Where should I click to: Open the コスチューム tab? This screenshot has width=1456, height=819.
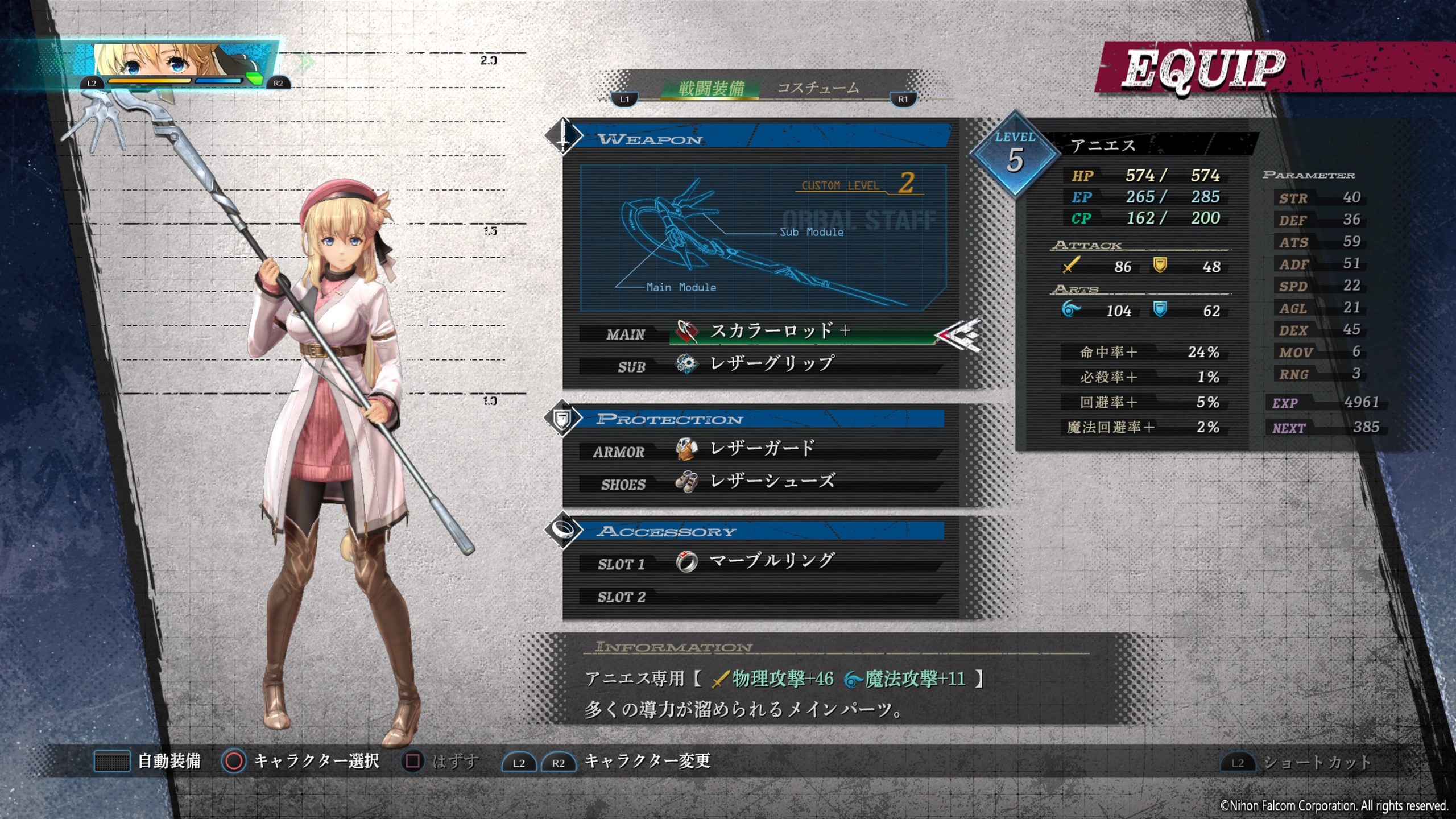818,88
